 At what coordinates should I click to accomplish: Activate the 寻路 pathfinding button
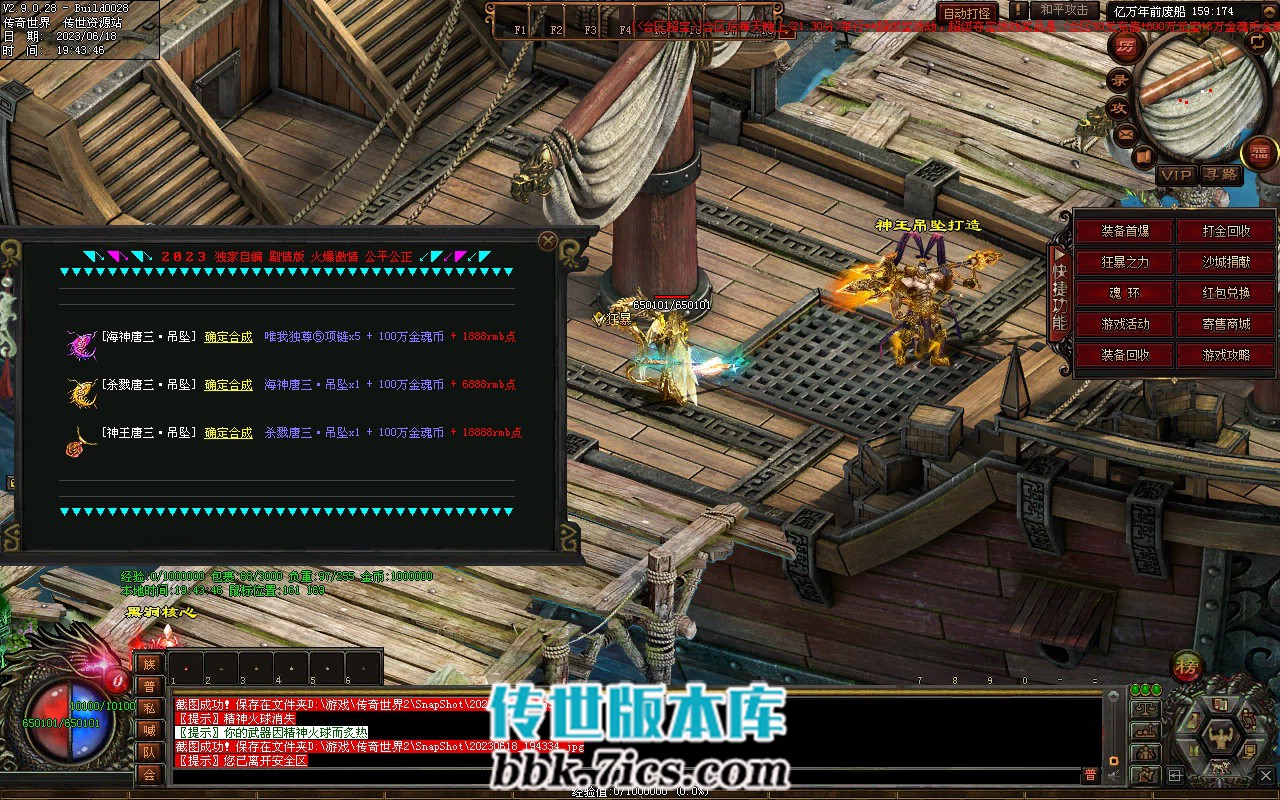(1222, 175)
